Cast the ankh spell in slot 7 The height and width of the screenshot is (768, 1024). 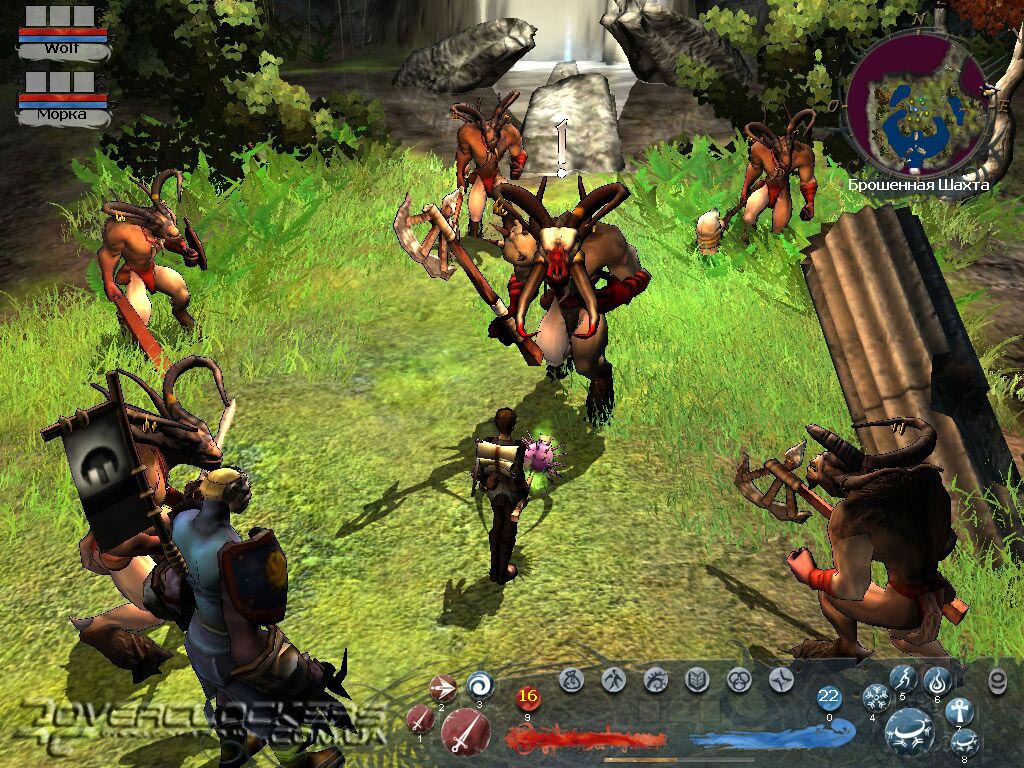point(959,711)
